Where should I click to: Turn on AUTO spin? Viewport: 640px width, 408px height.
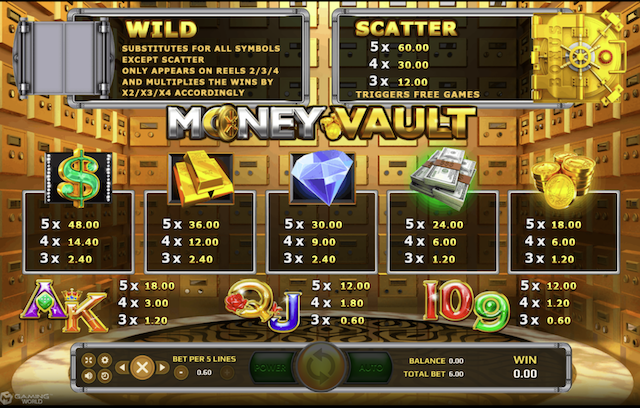click(369, 365)
